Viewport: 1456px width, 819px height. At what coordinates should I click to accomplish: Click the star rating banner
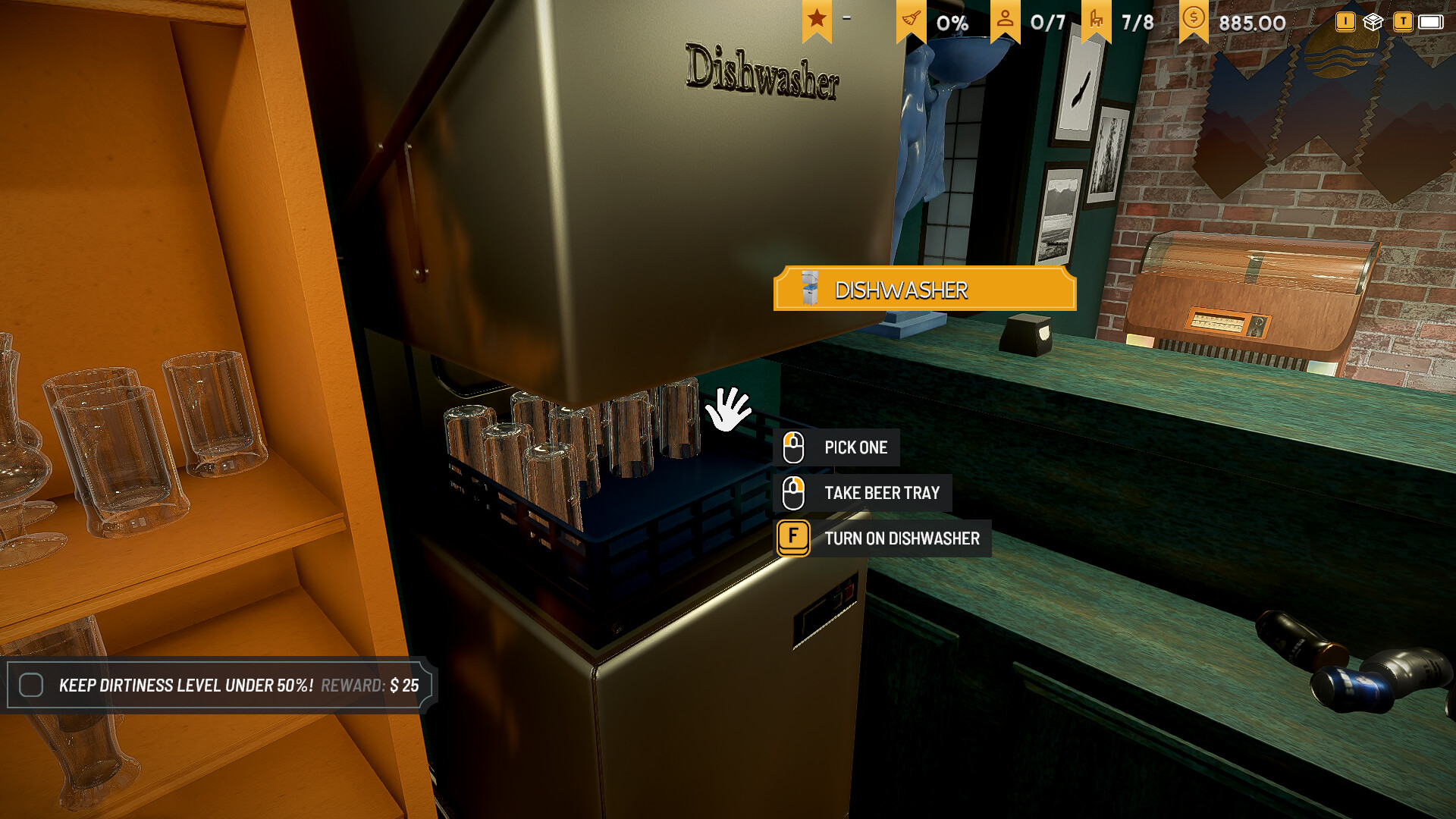point(817,18)
